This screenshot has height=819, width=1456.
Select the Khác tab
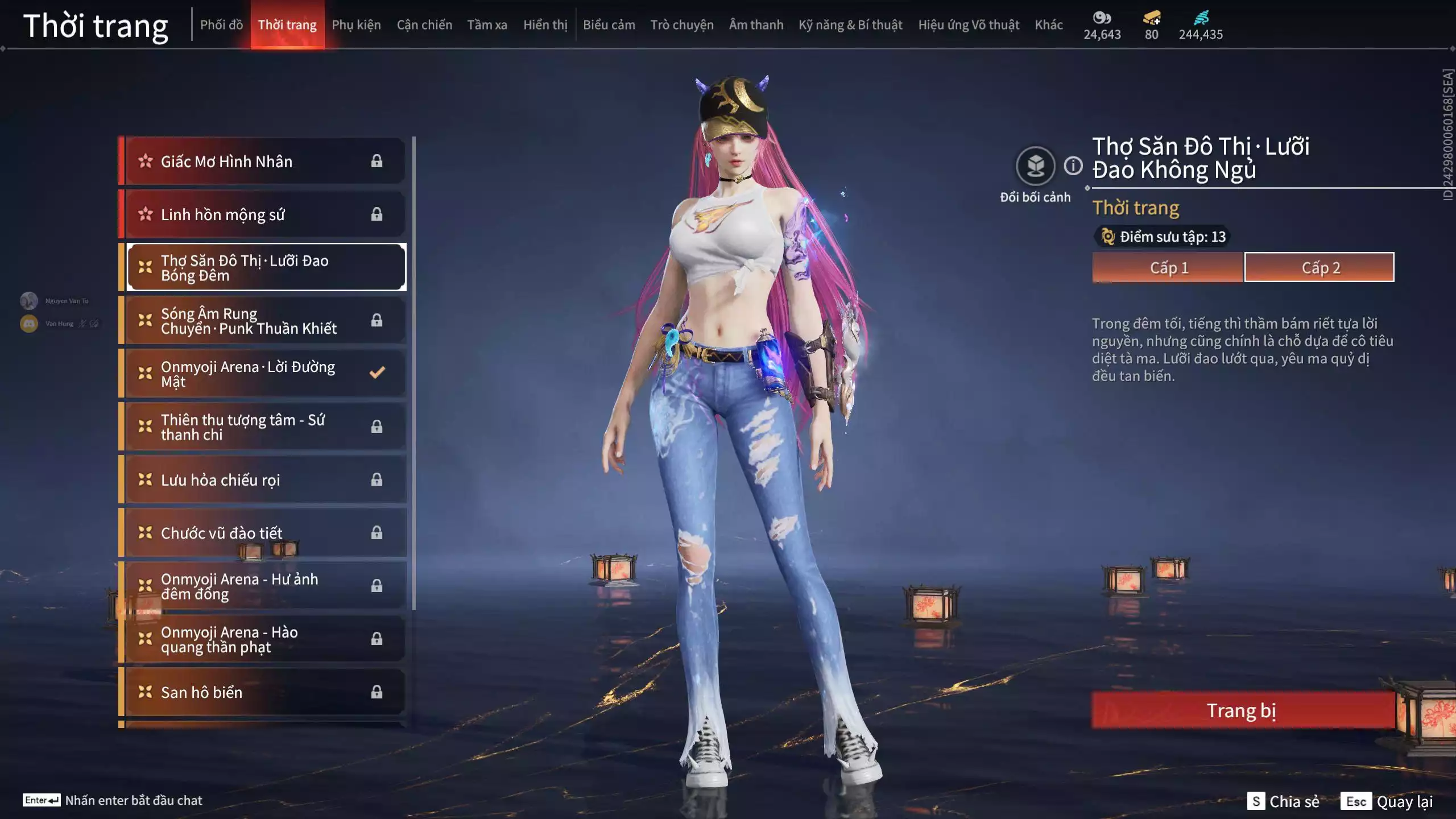(x=1048, y=25)
